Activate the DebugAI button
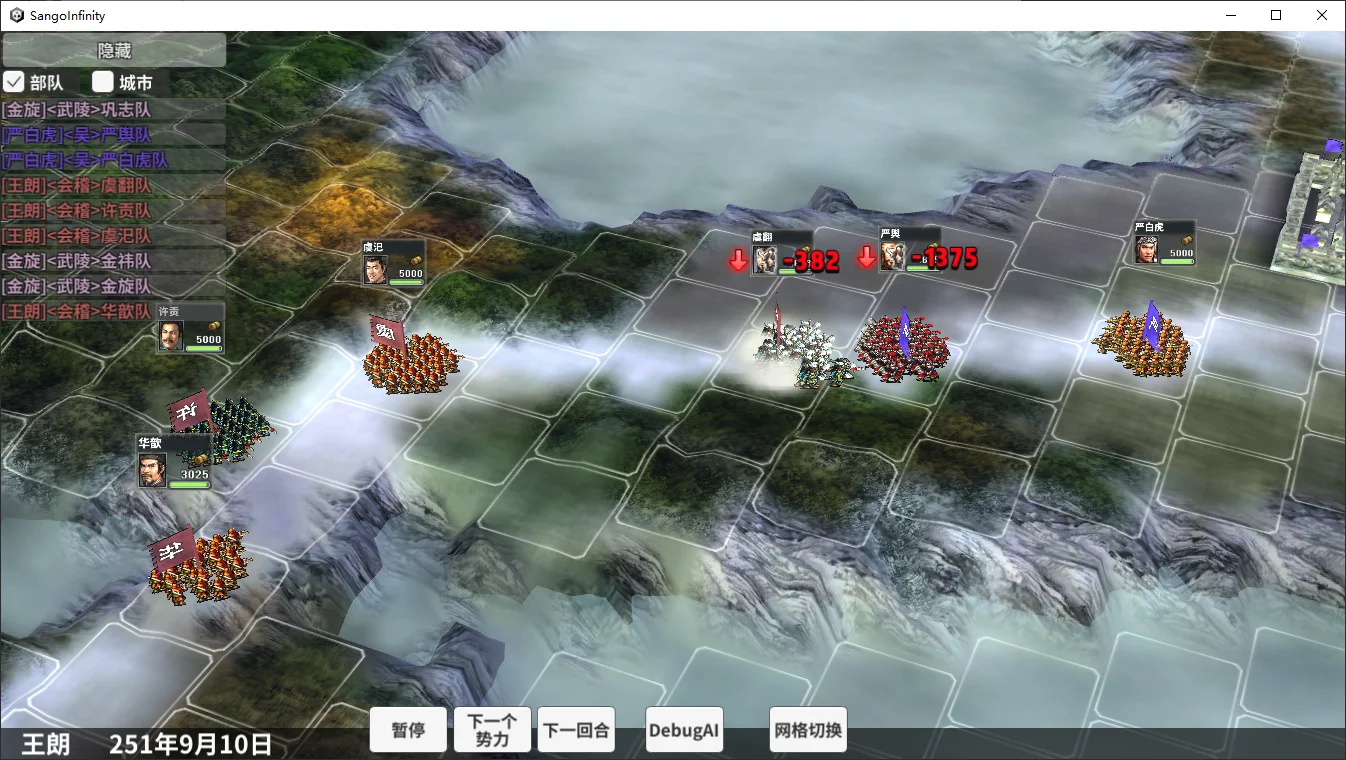This screenshot has width=1346, height=760. [x=684, y=730]
